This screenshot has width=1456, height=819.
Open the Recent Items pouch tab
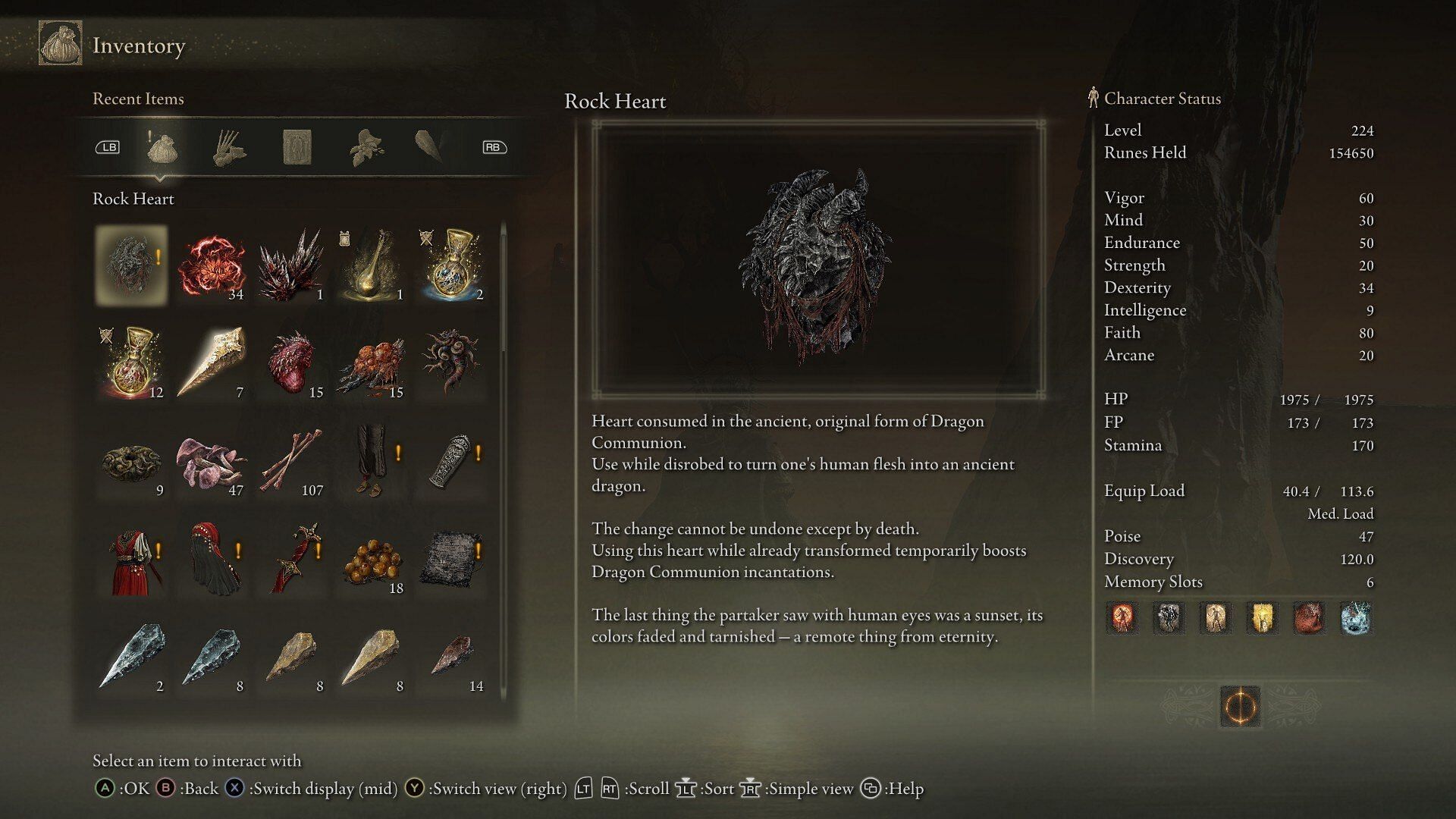pyautogui.click(x=161, y=147)
